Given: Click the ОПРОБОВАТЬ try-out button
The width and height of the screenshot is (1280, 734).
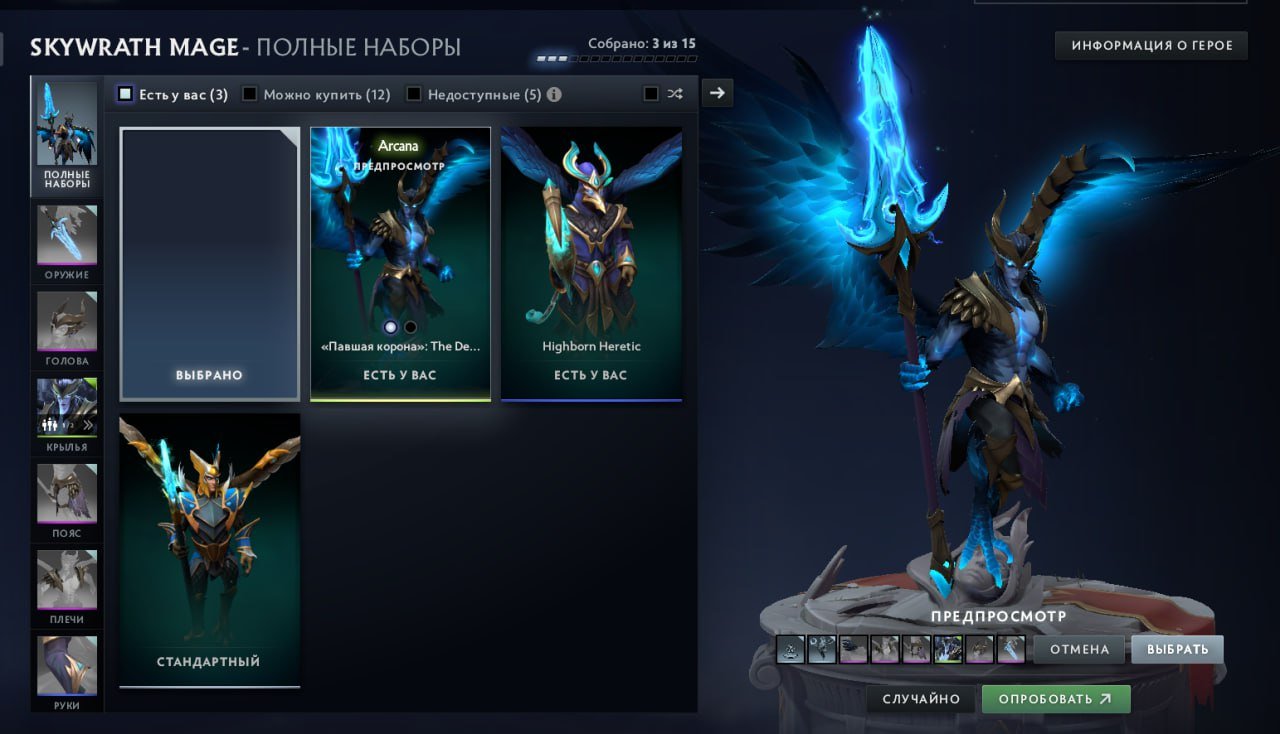Looking at the screenshot, I should tap(1054, 698).
